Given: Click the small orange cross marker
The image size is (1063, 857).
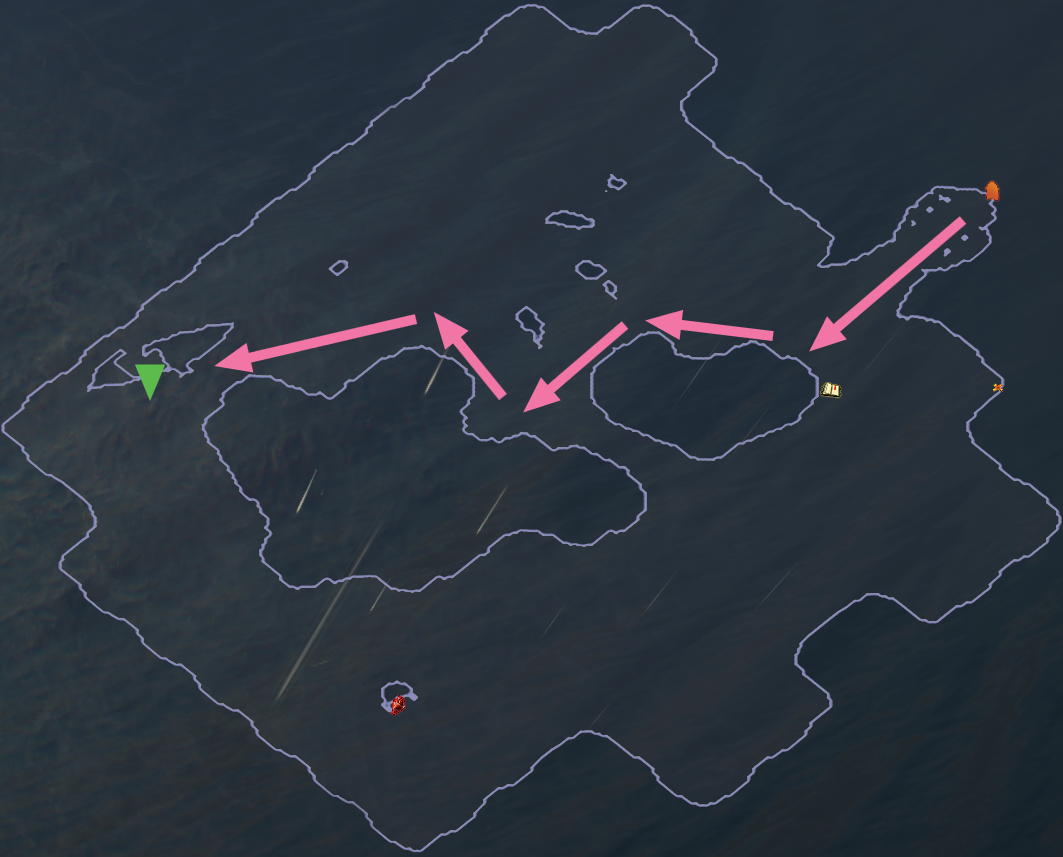Looking at the screenshot, I should click(997, 387).
